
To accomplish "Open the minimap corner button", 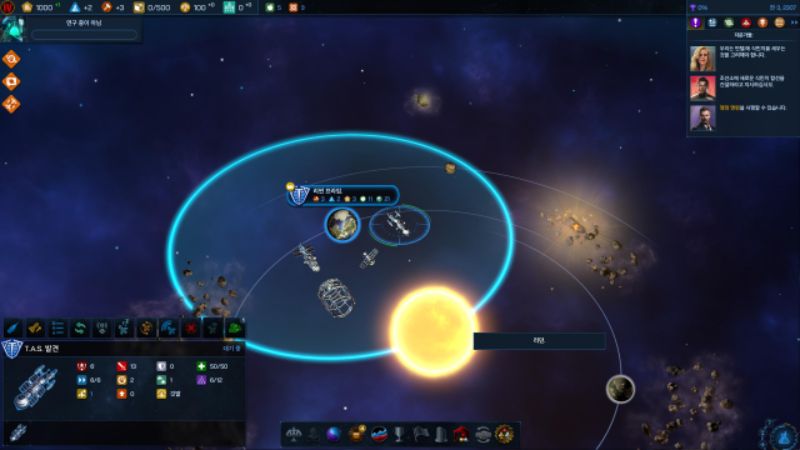I will [780, 434].
